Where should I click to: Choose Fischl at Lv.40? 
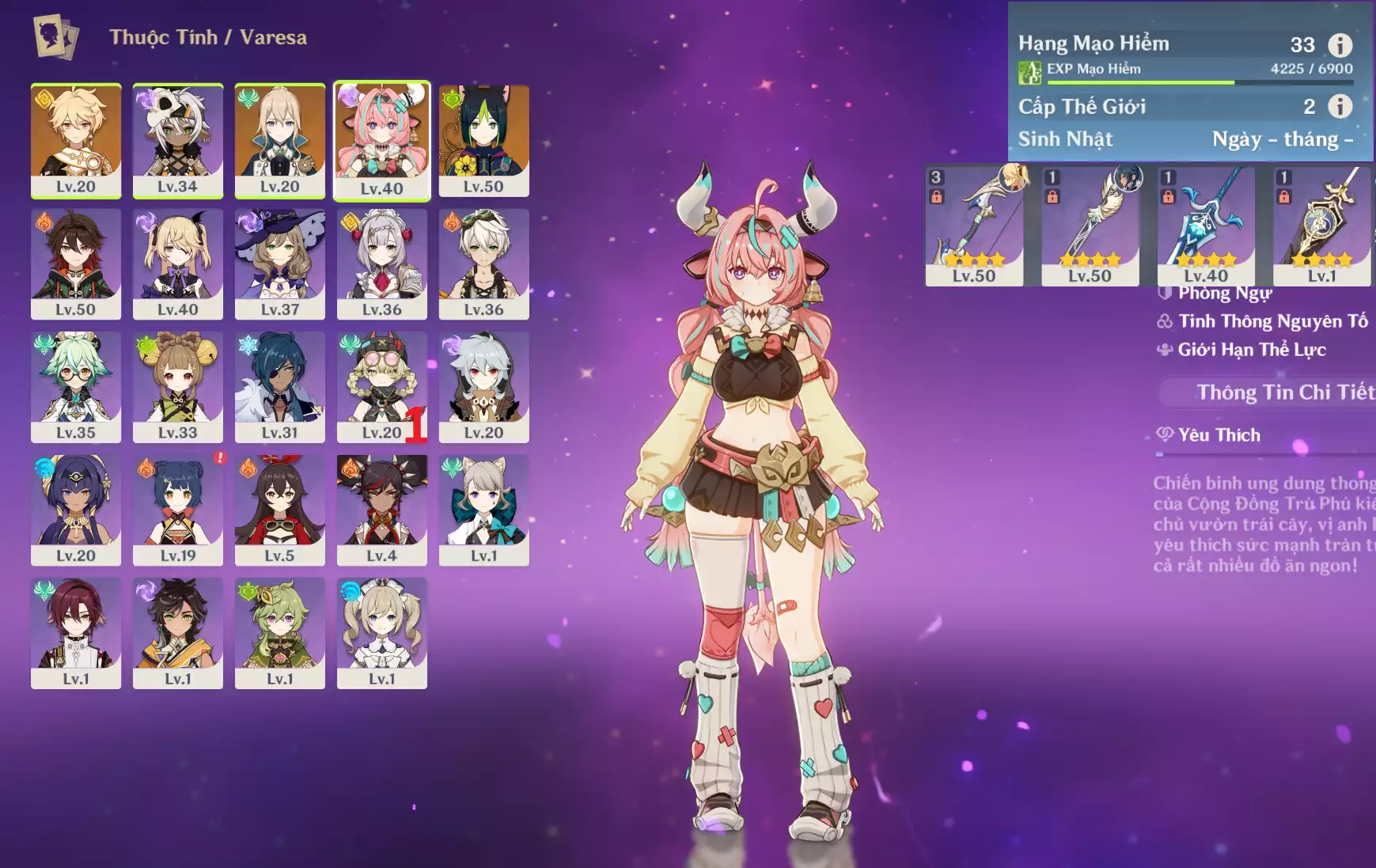[177, 263]
